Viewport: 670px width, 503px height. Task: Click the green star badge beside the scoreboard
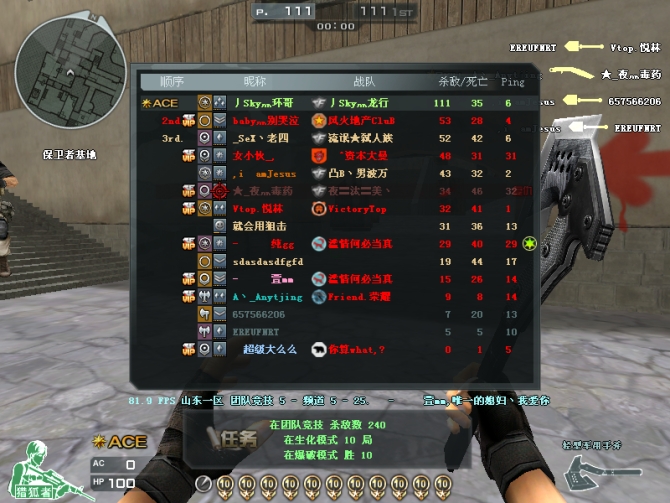[531, 244]
